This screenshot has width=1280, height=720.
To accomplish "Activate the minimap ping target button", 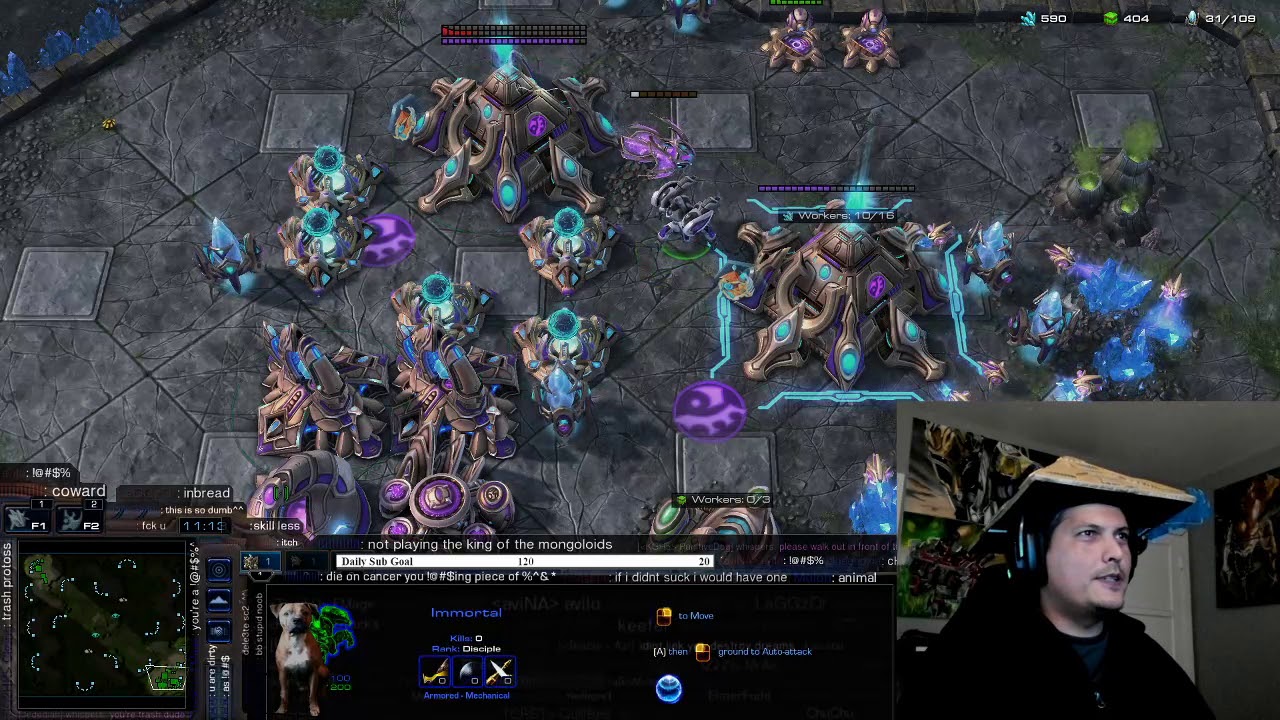I will pos(220,570).
